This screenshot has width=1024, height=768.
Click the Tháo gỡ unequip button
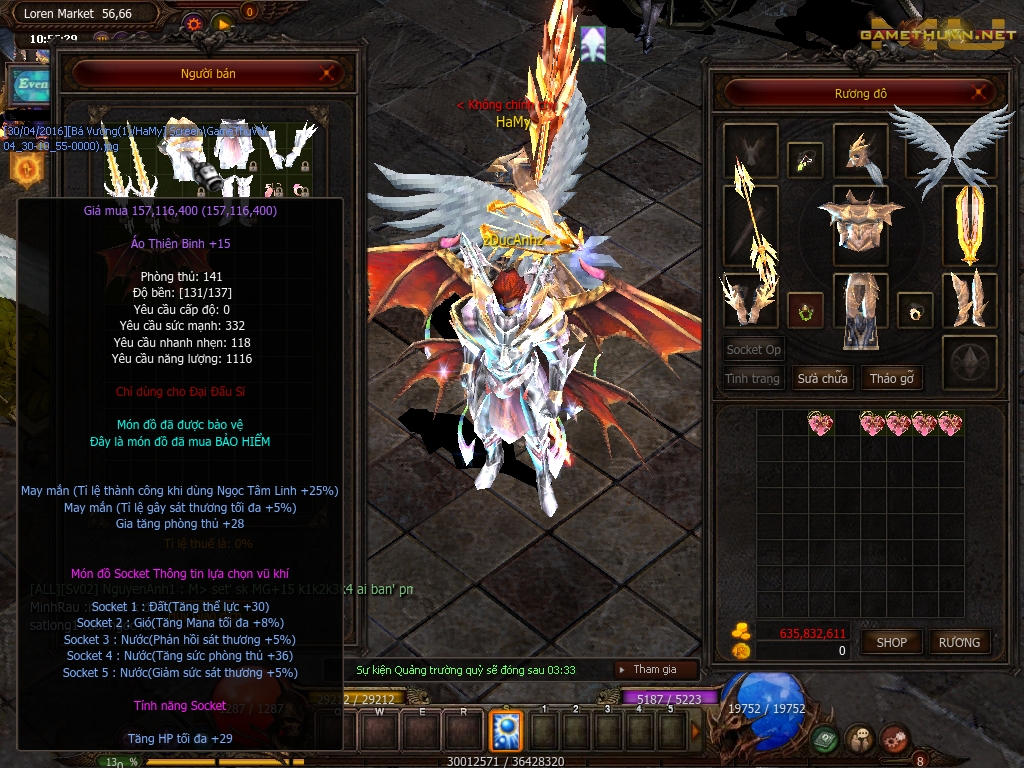(x=892, y=379)
